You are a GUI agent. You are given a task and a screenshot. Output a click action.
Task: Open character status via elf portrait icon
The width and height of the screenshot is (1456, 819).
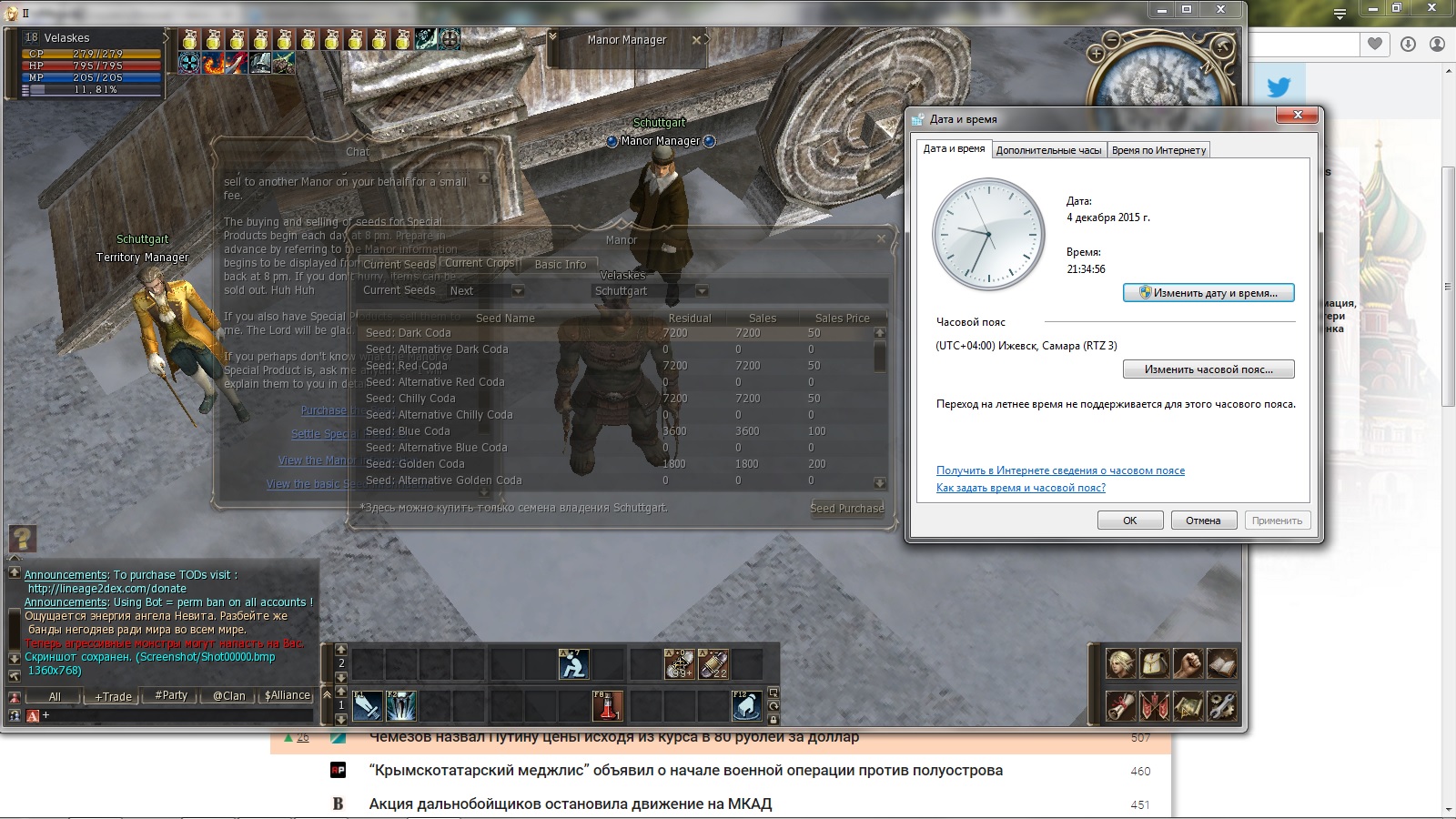point(1120,663)
